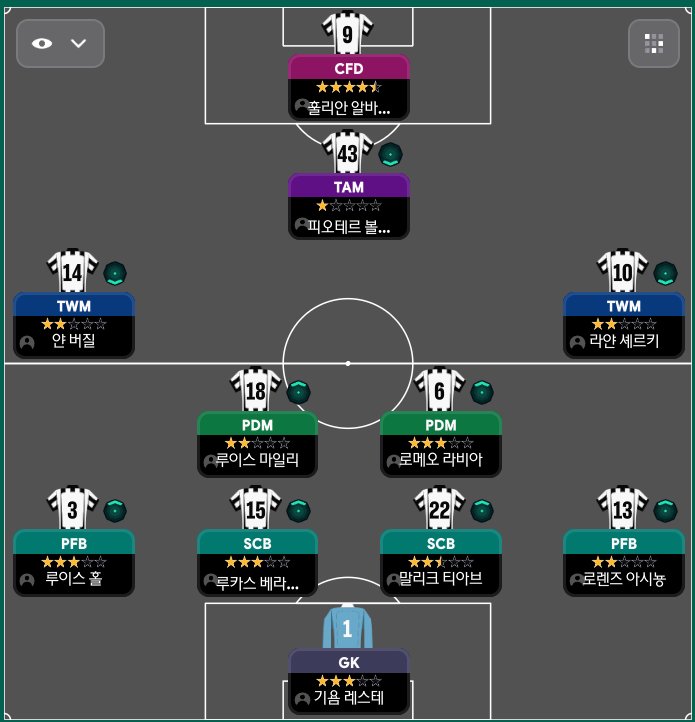Select the PDM number 6 midfielder card
695x722 pixels.
point(441,442)
